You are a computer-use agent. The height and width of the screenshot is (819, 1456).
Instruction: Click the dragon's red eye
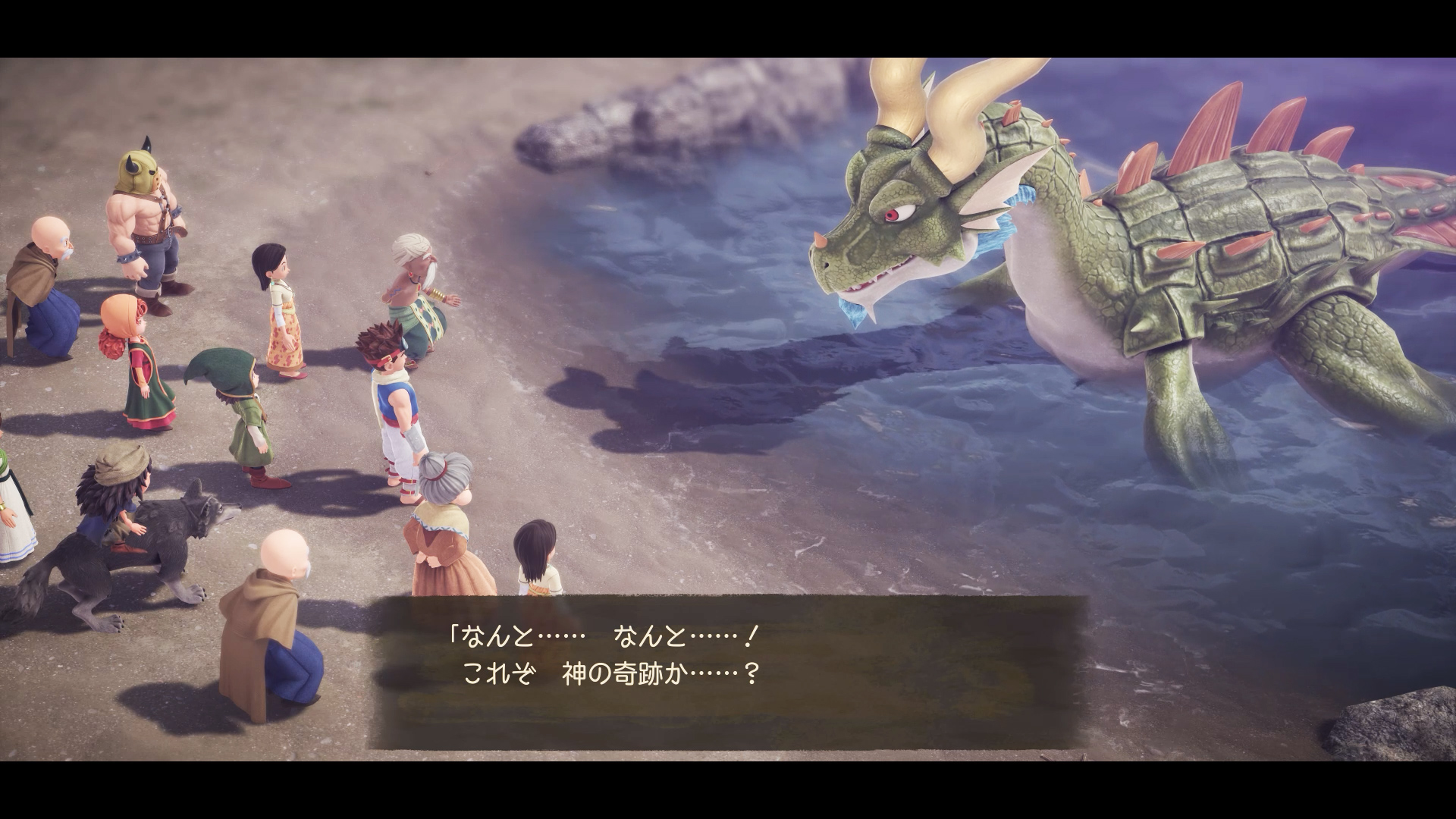click(x=893, y=214)
